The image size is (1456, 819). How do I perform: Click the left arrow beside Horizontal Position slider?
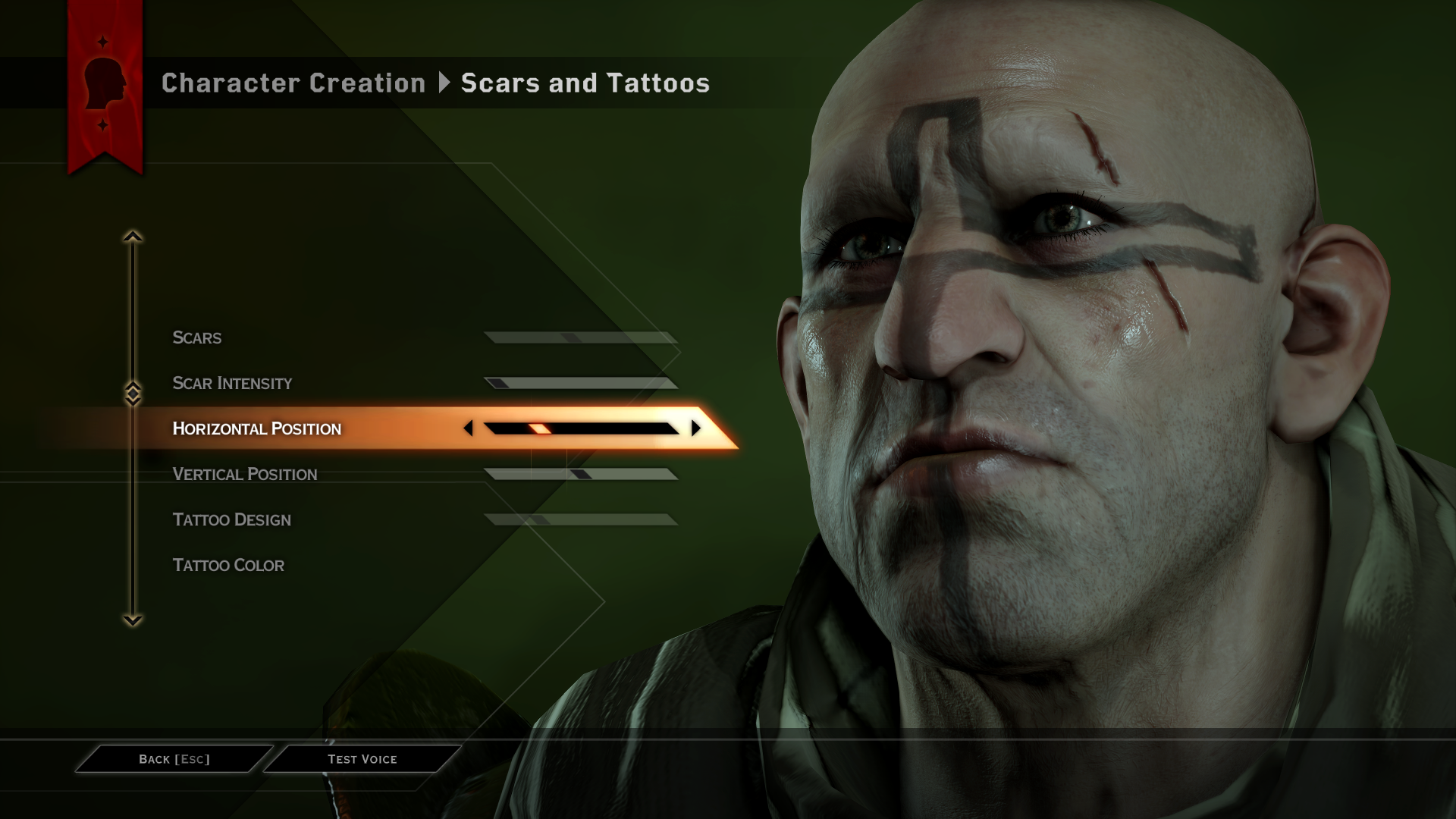pos(470,428)
